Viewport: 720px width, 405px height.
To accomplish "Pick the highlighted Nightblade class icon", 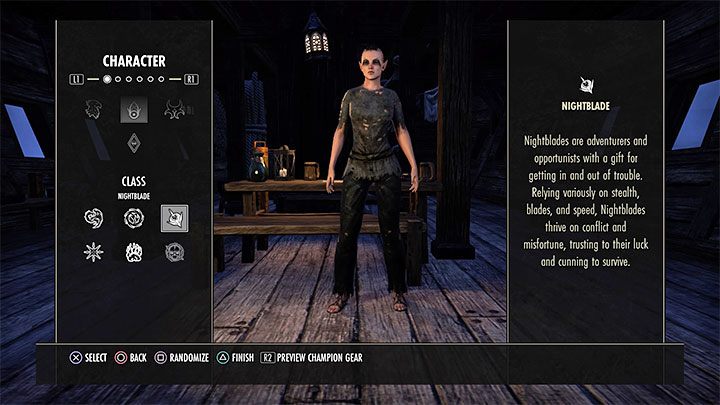I will click(x=174, y=218).
